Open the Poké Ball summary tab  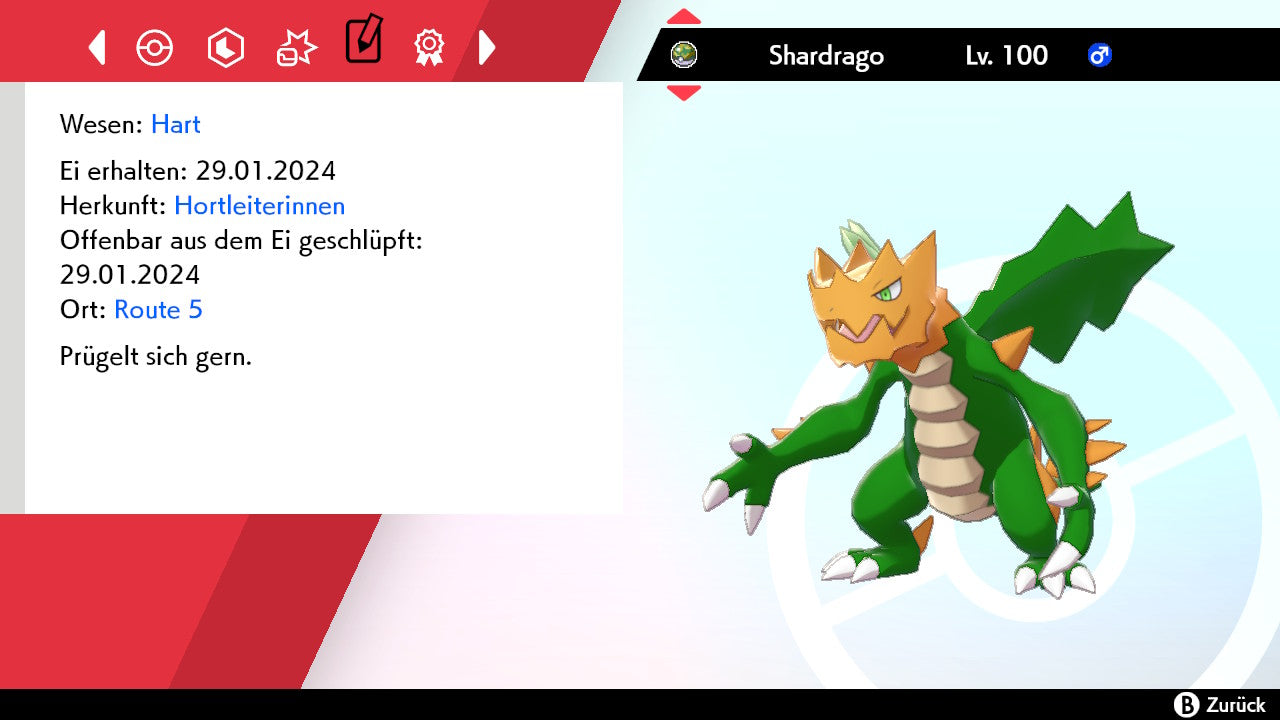pos(155,48)
